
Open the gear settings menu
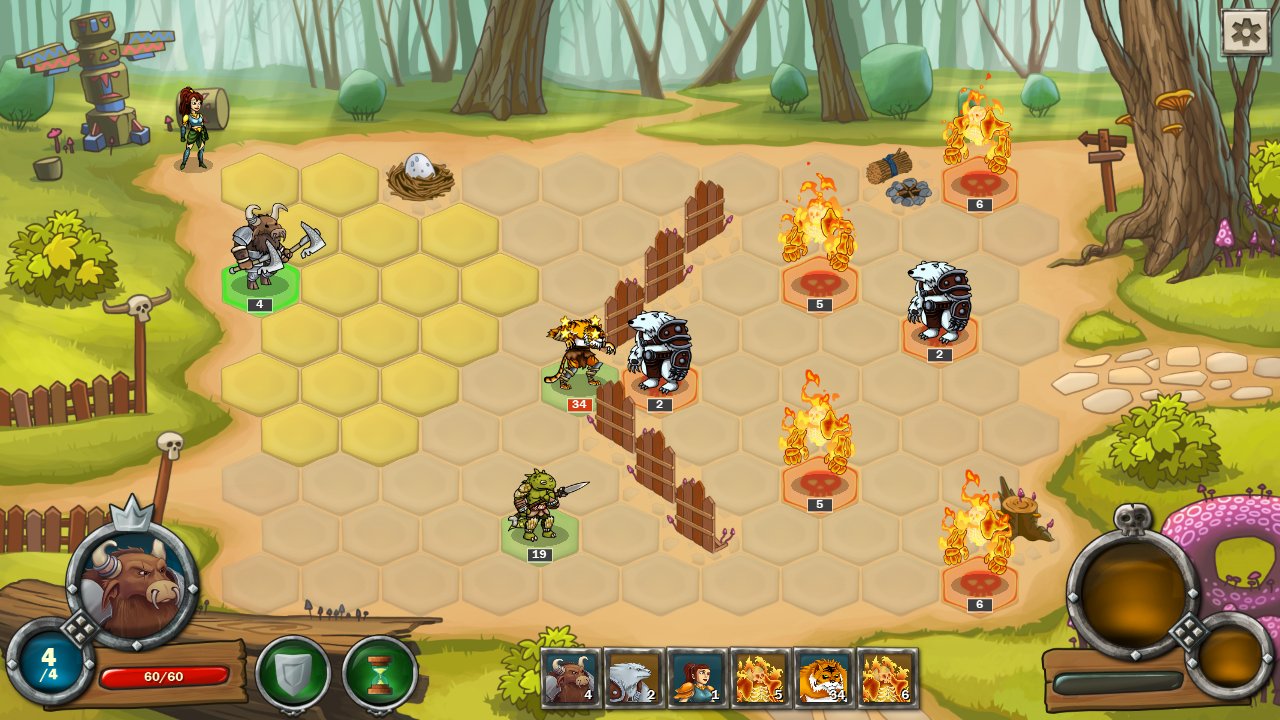pyautogui.click(x=1245, y=32)
